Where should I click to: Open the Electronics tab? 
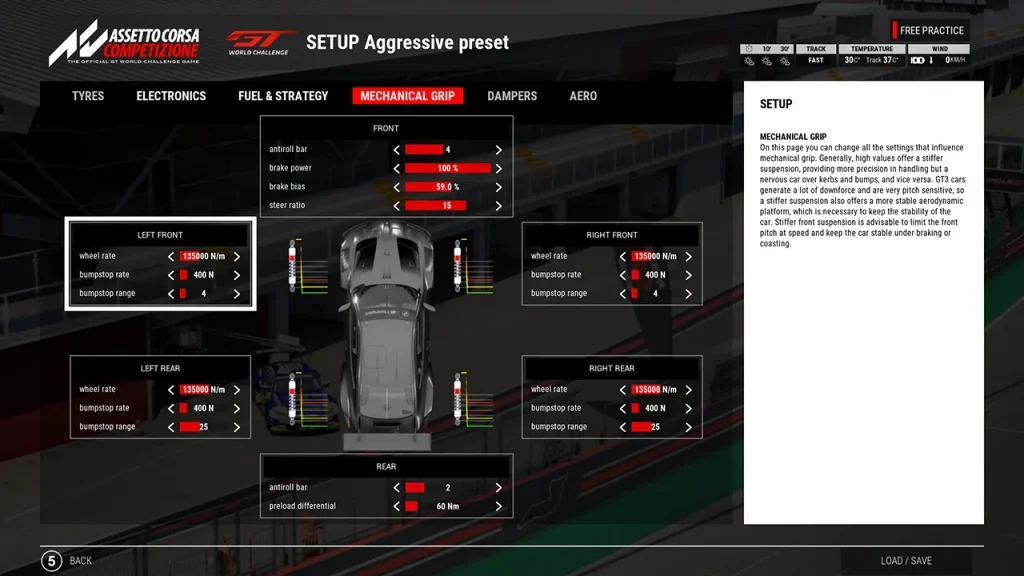171,96
